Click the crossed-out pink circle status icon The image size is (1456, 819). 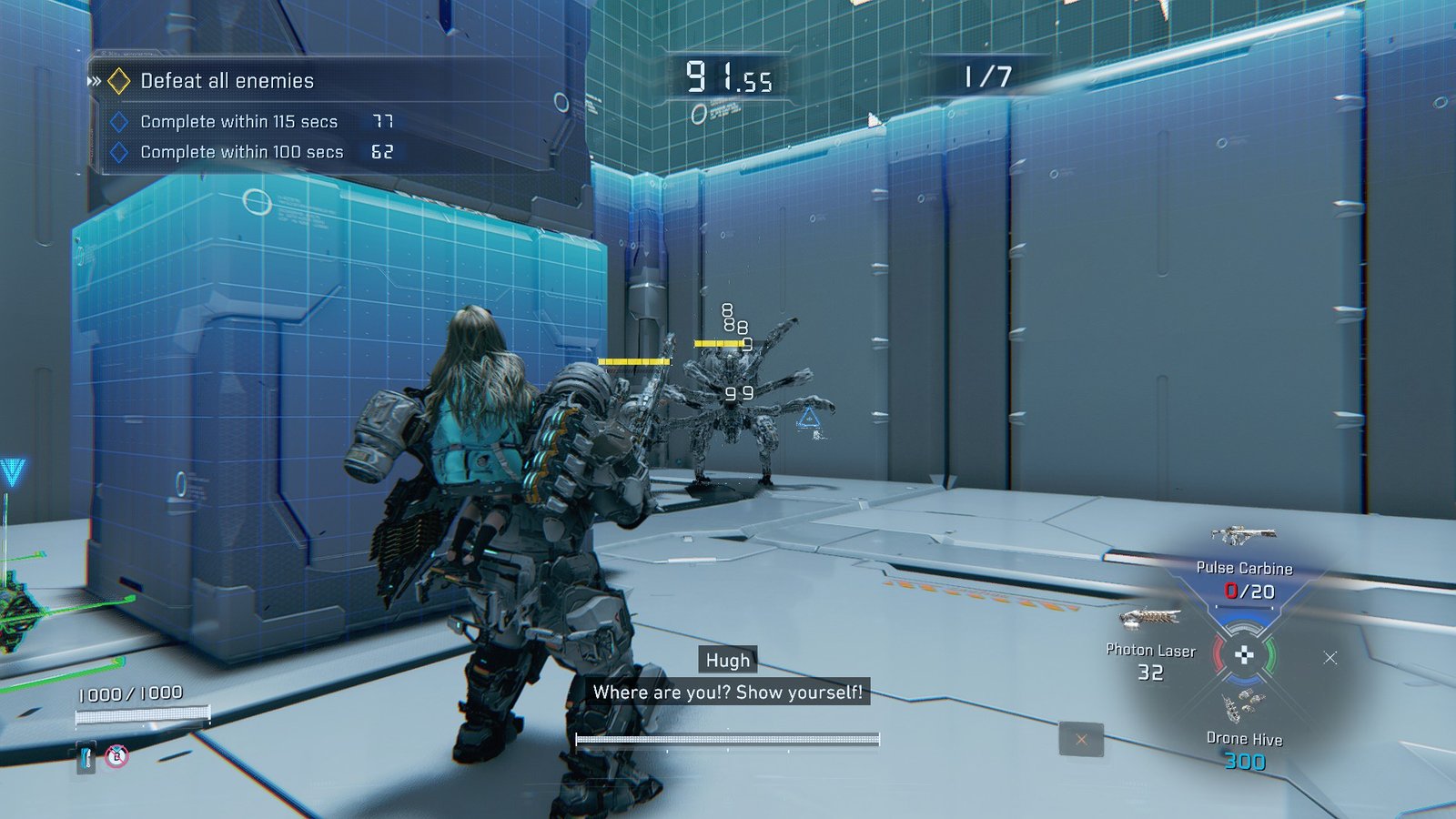[x=116, y=756]
